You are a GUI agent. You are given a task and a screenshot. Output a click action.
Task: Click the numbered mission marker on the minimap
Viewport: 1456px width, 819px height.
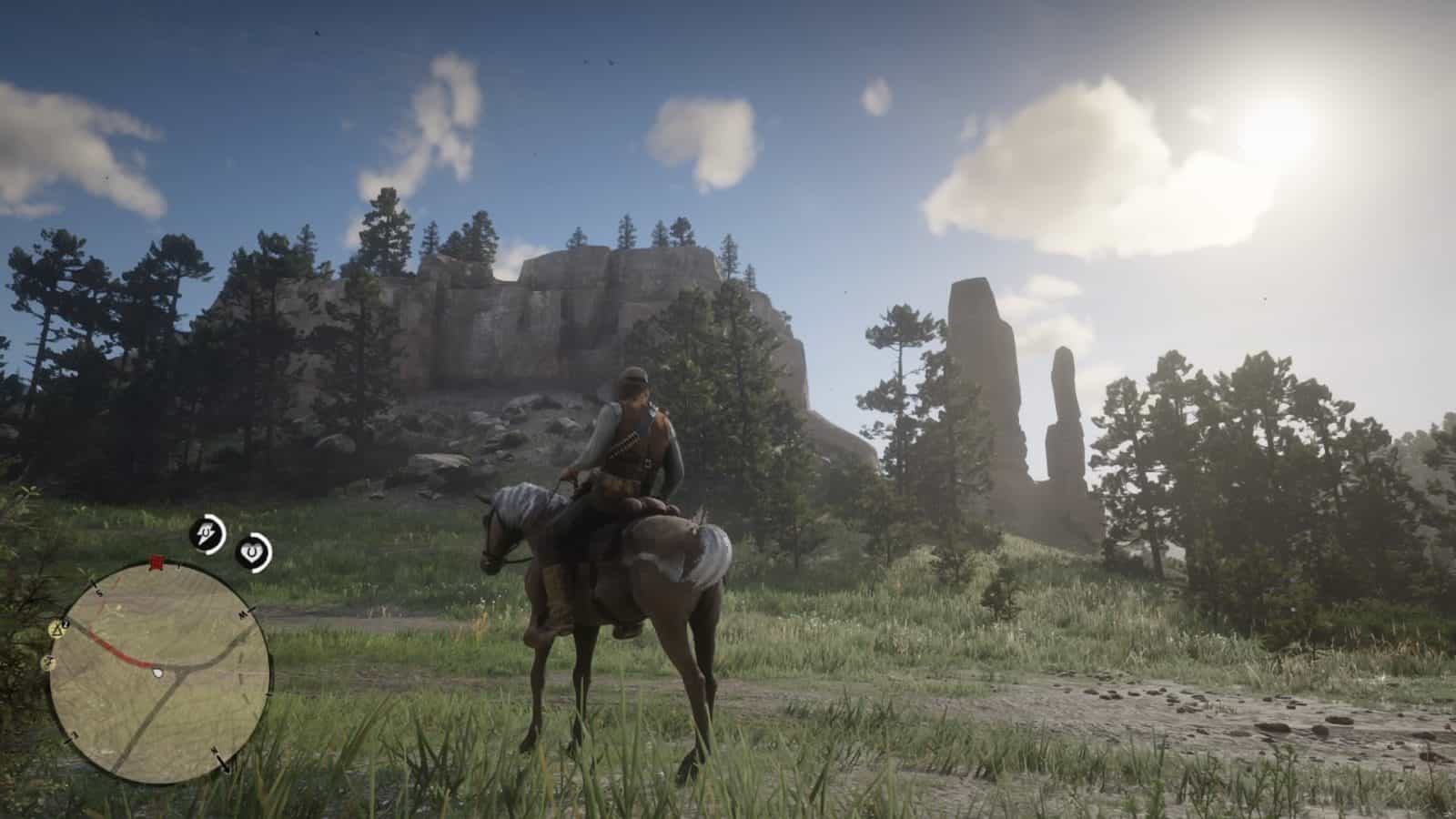pyautogui.click(x=66, y=623)
